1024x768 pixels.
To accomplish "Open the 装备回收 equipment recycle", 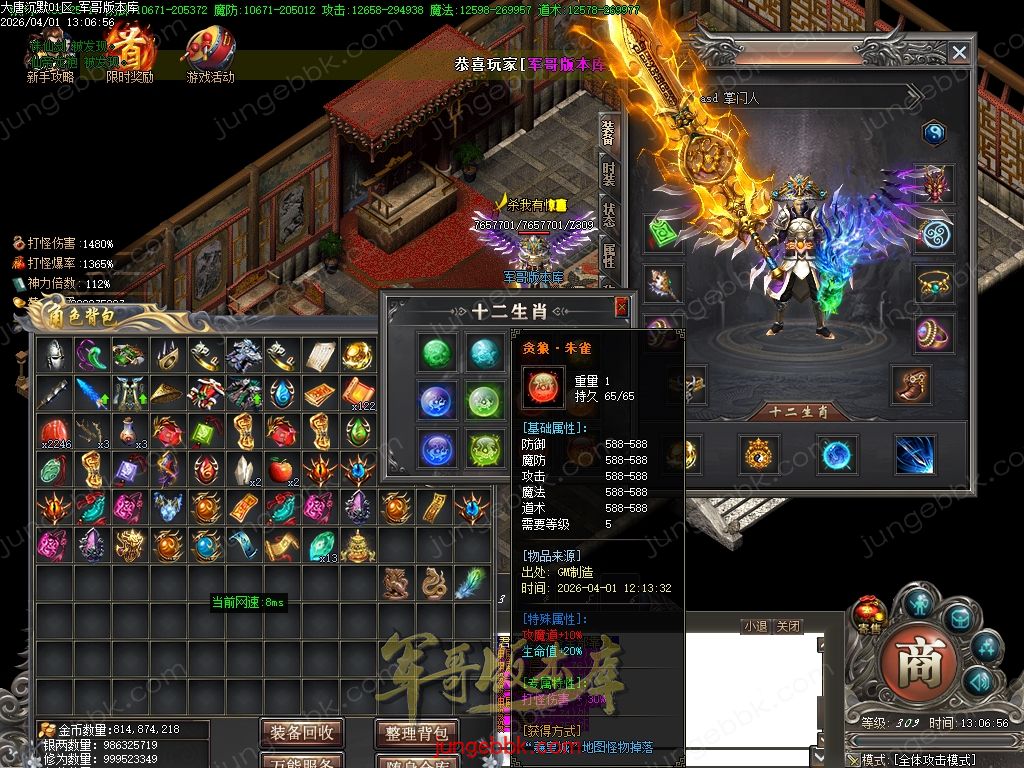I will click(302, 732).
